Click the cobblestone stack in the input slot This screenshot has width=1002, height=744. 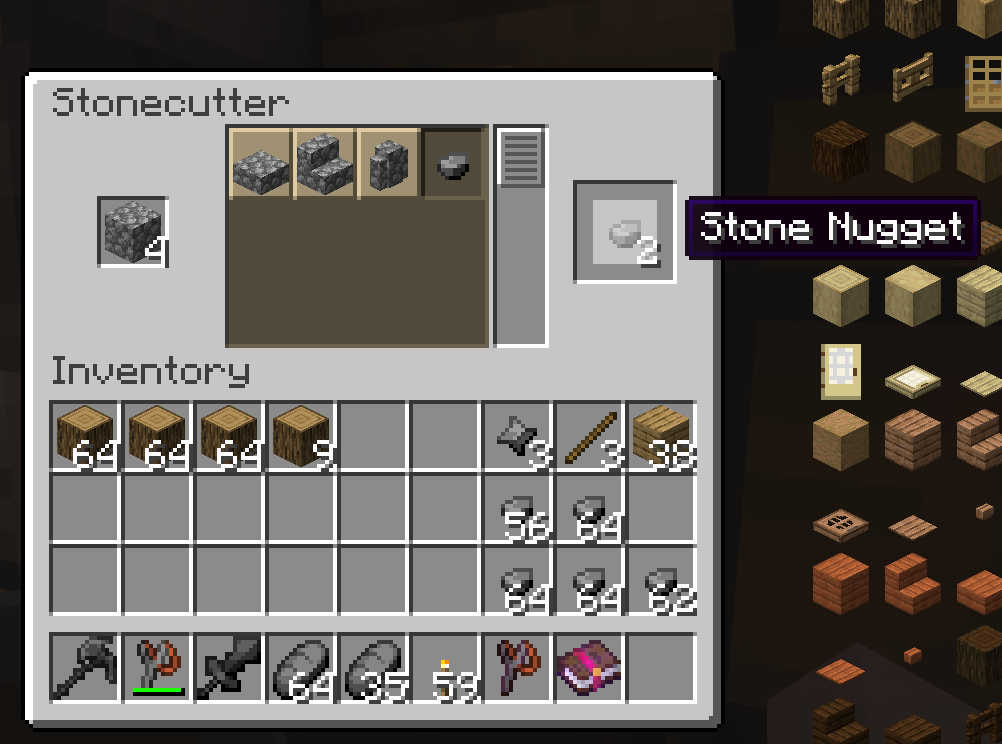click(x=132, y=232)
